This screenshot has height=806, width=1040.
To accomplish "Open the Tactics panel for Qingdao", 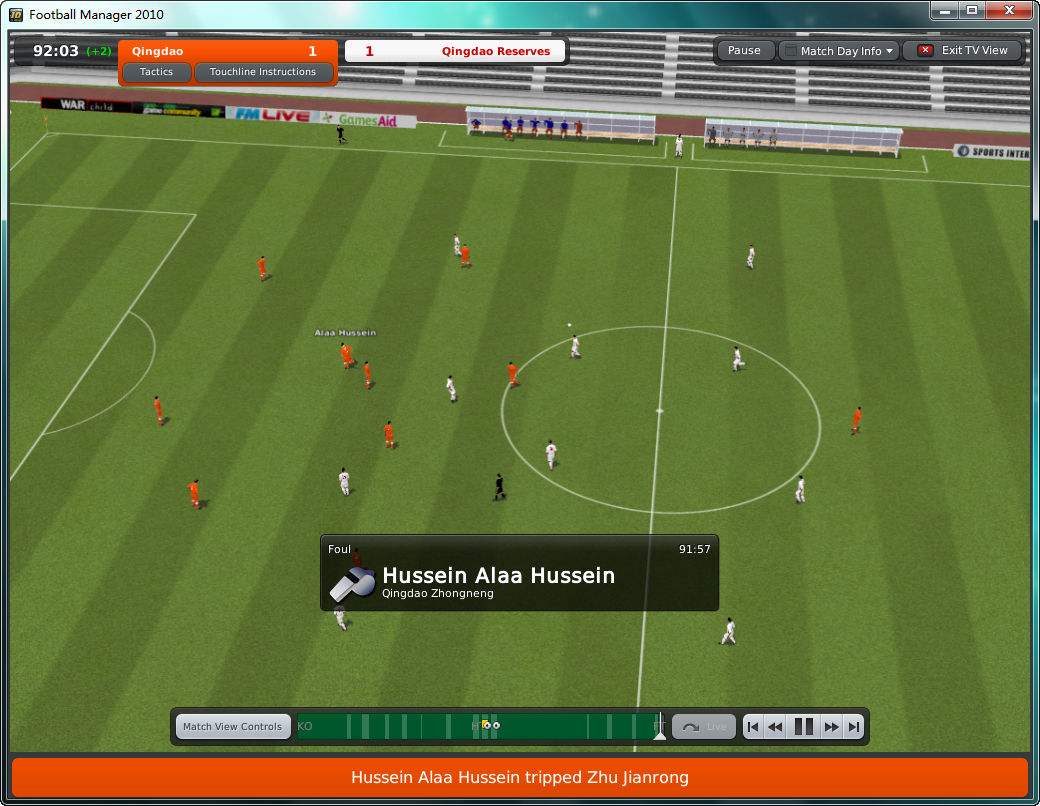I will point(156,72).
